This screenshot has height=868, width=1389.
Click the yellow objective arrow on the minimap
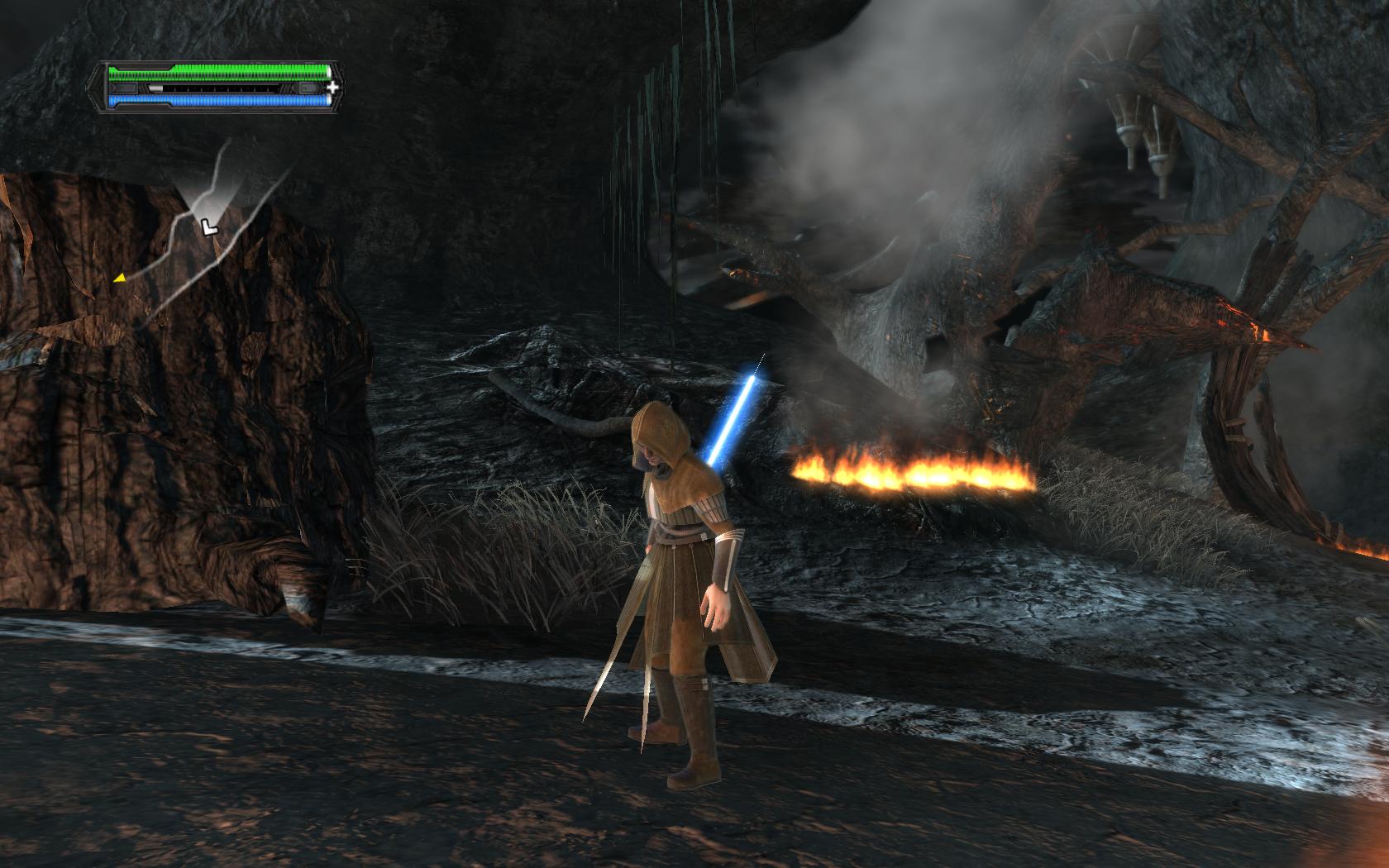click(x=120, y=279)
